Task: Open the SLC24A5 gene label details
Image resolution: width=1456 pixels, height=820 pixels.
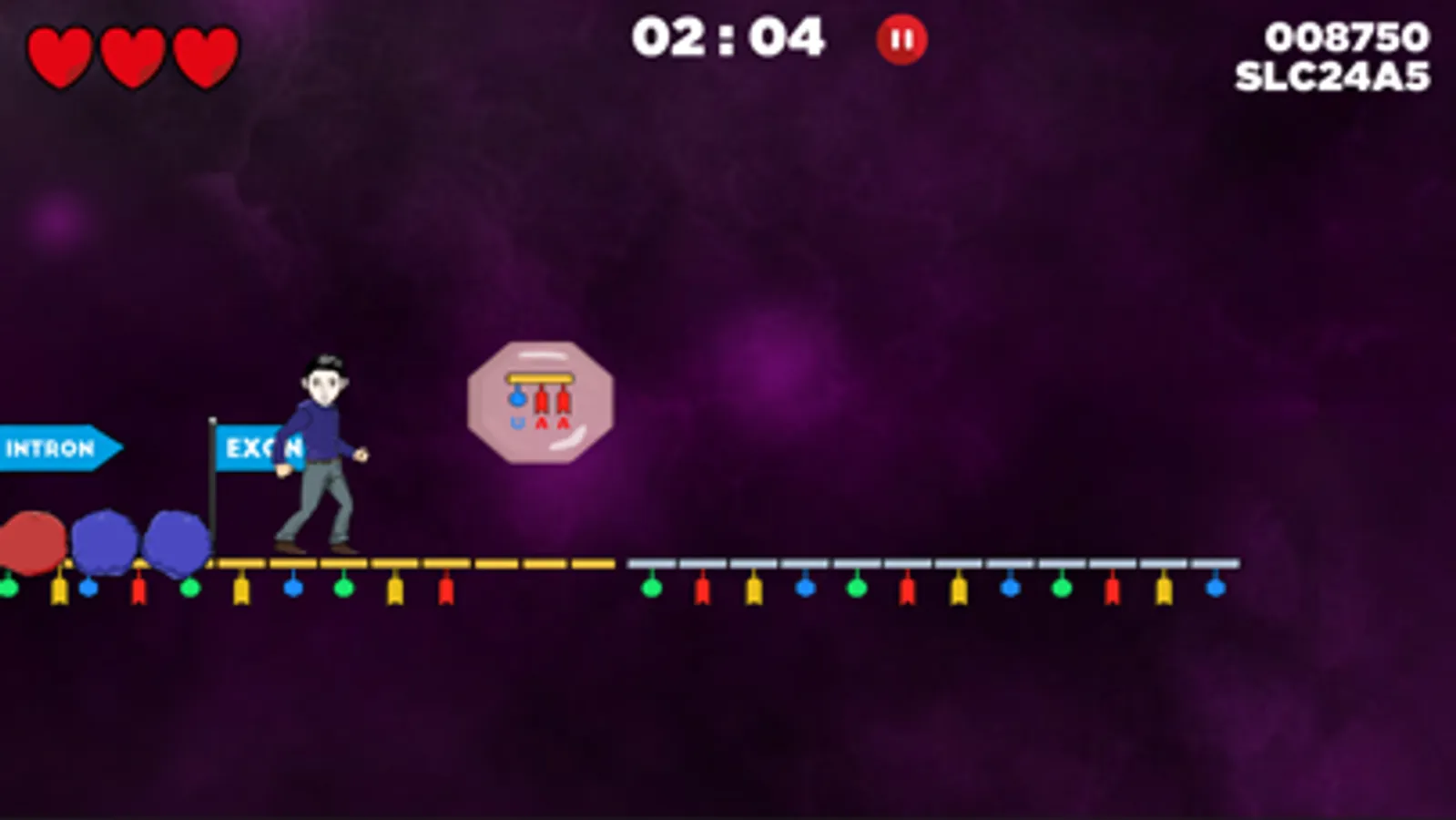Action: click(x=1330, y=77)
